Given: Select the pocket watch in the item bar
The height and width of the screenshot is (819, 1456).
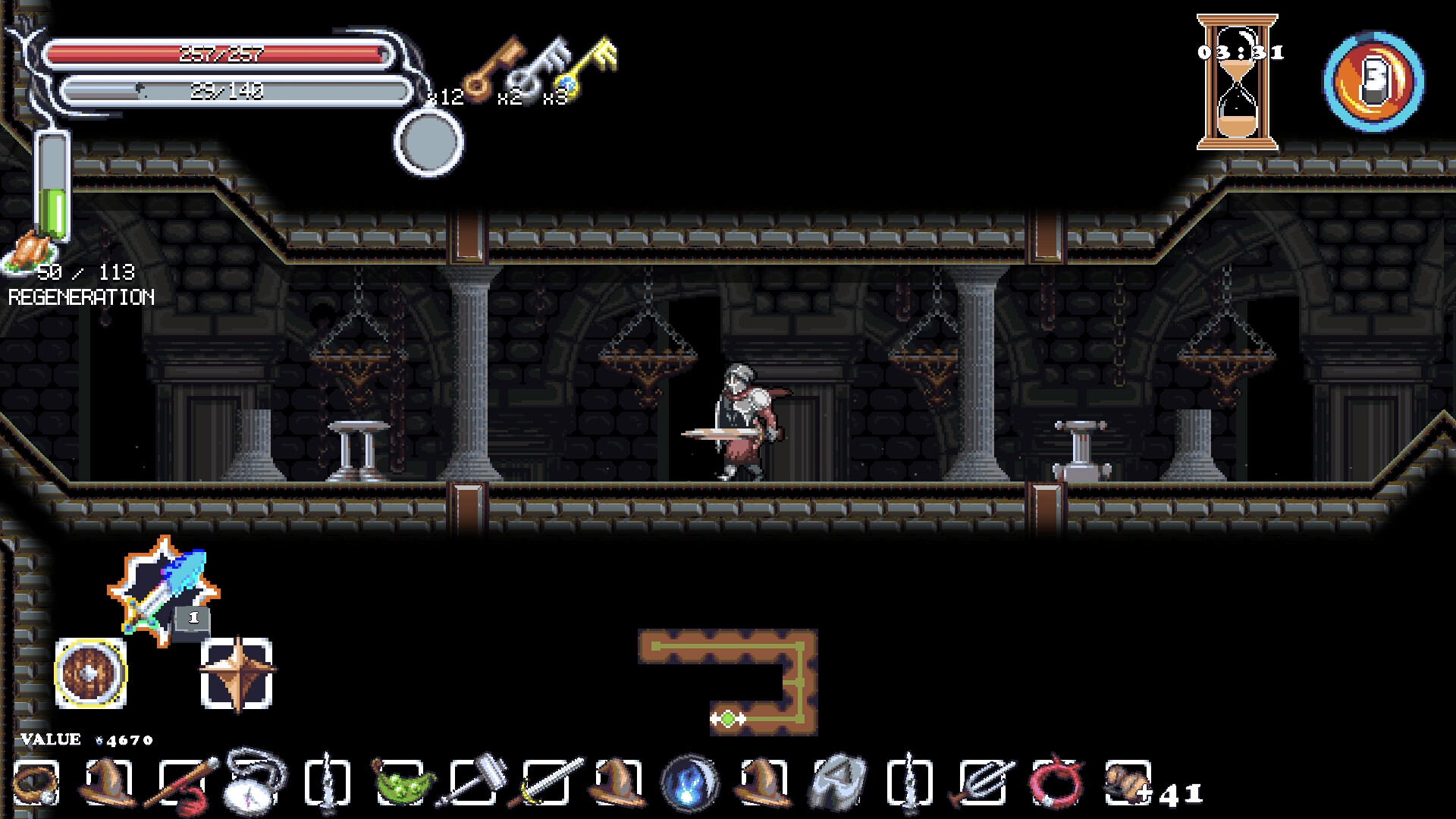Looking at the screenshot, I should click(249, 783).
